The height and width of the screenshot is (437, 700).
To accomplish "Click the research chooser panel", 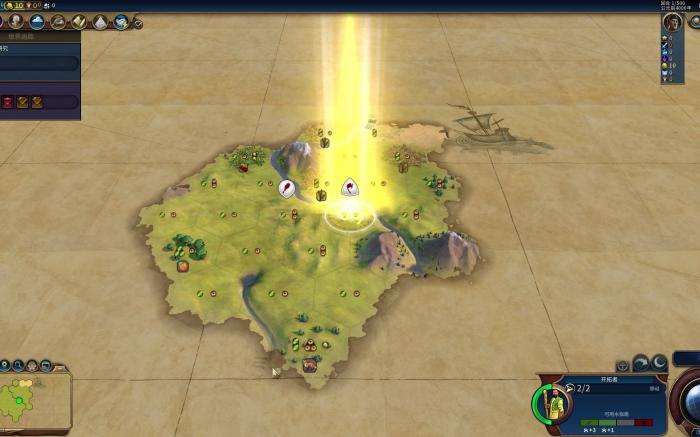I will (40, 64).
